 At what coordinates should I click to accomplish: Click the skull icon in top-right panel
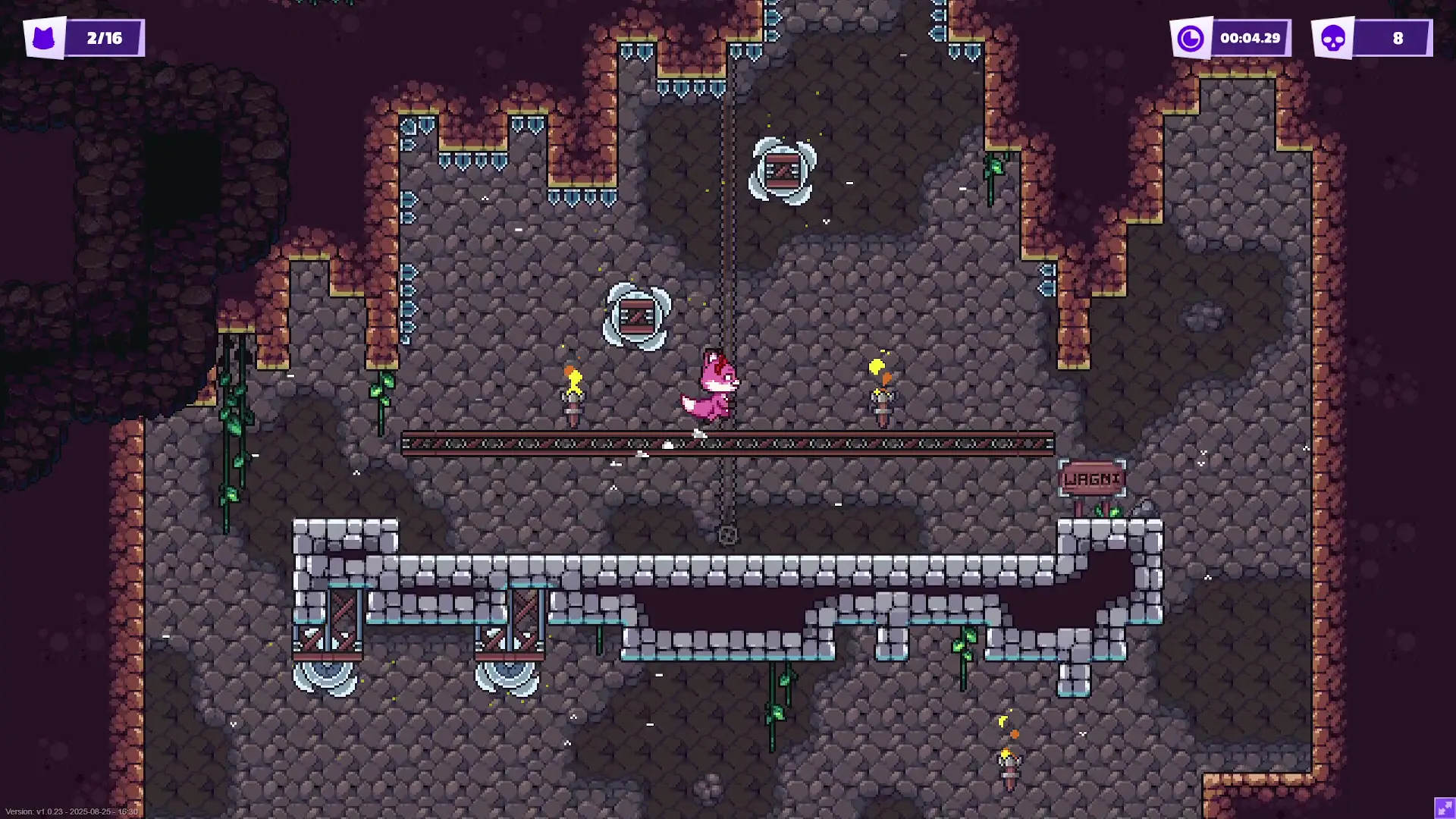tap(1335, 36)
